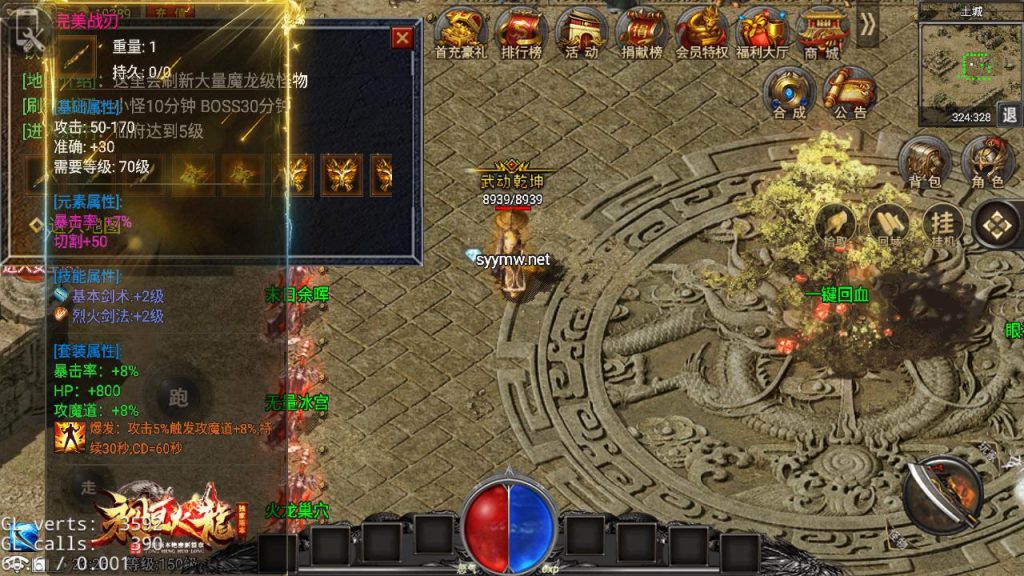Open the 排行榜 ranking board

click(522, 33)
